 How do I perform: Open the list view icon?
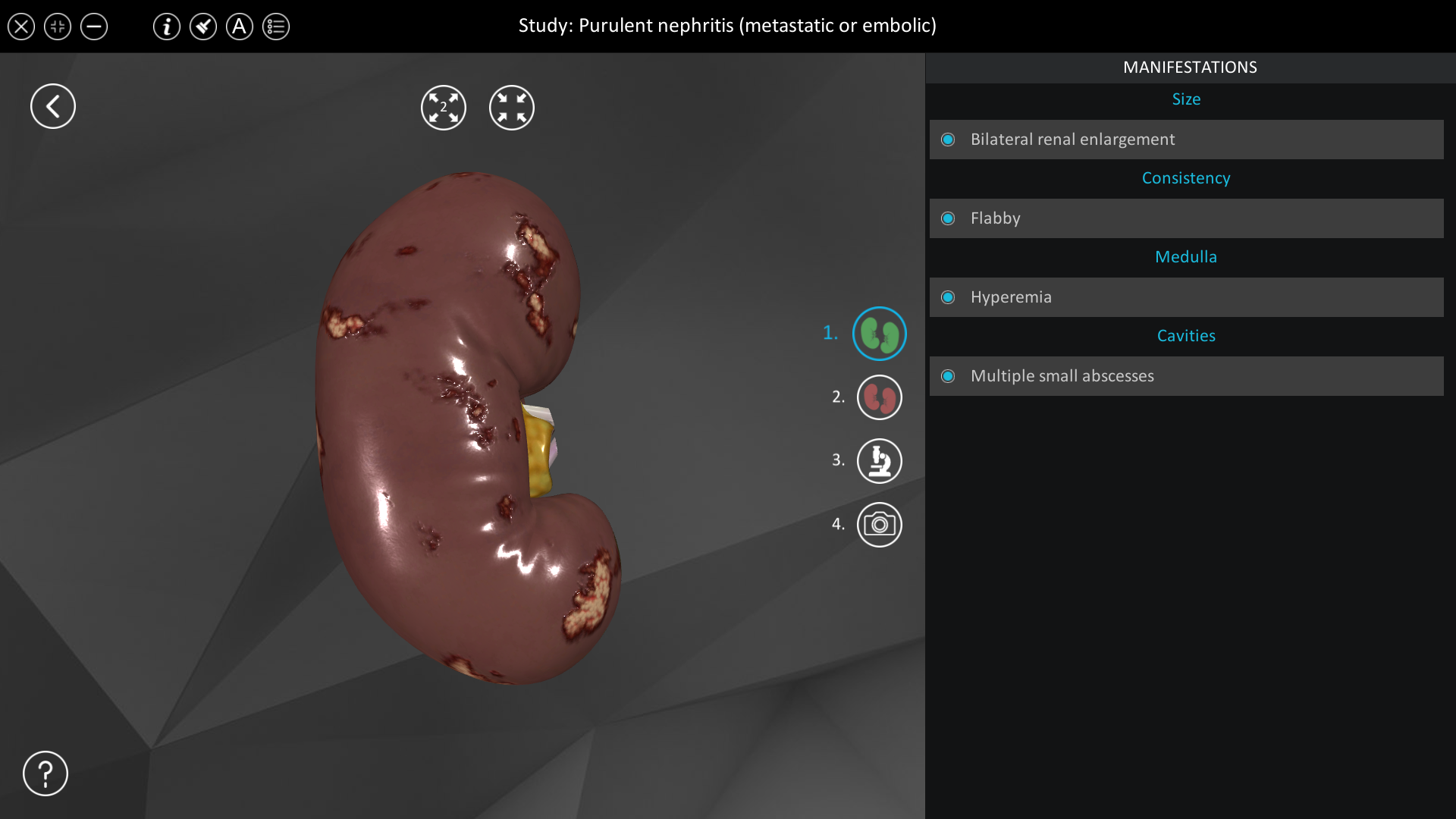coord(276,27)
